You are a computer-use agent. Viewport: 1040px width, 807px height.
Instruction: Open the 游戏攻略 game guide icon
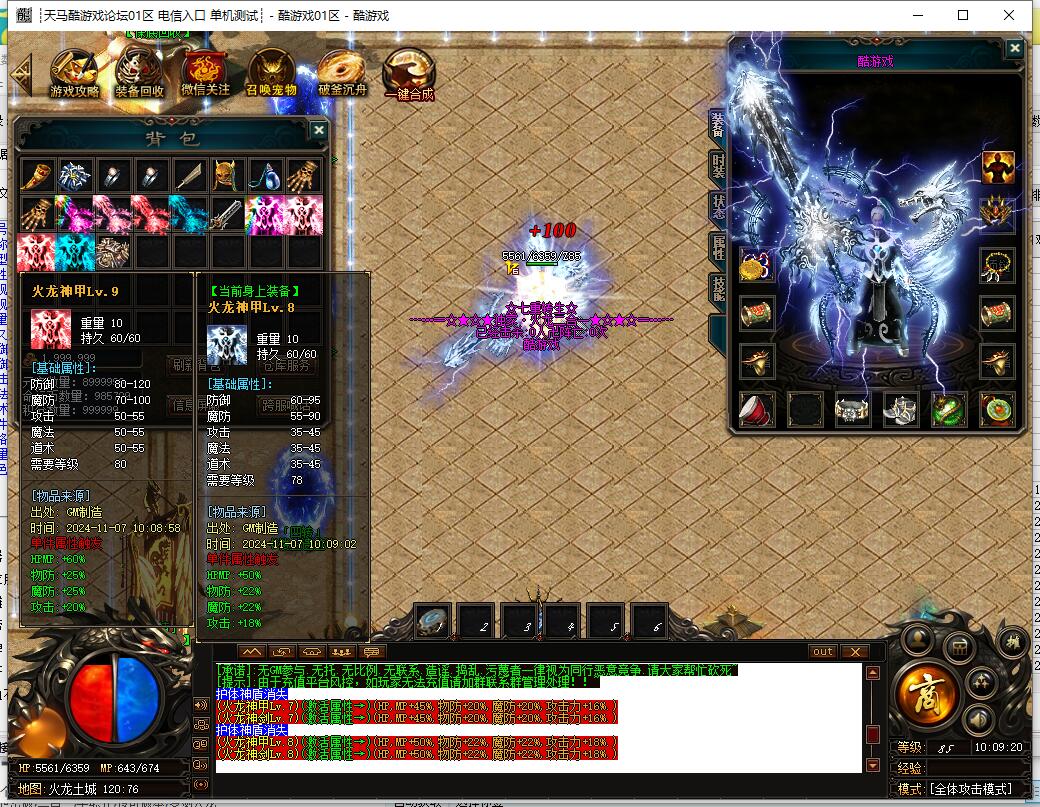75,72
